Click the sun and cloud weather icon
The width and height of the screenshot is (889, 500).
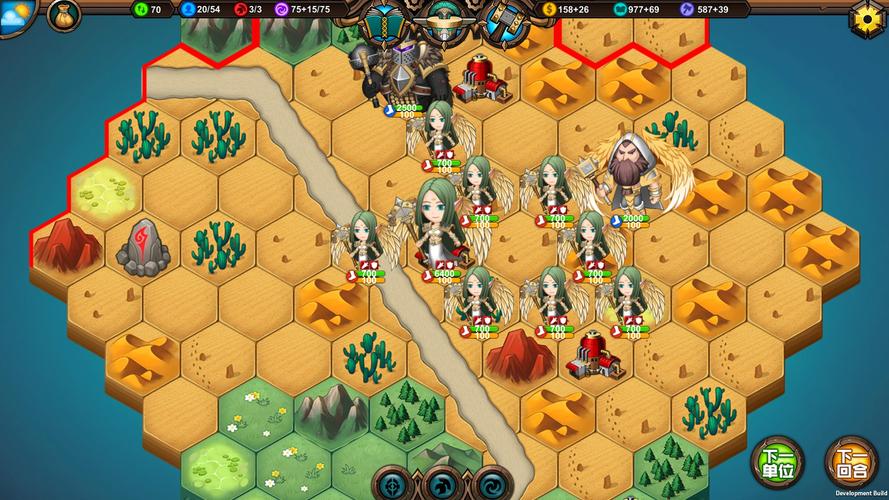pos(16,15)
